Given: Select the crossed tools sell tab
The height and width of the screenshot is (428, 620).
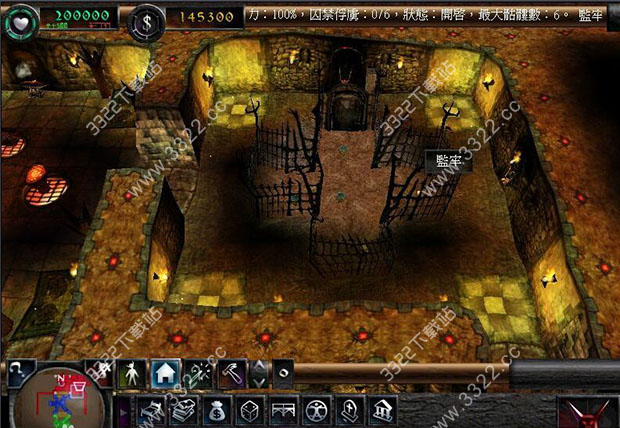Looking at the screenshot, I should [x=100, y=374].
